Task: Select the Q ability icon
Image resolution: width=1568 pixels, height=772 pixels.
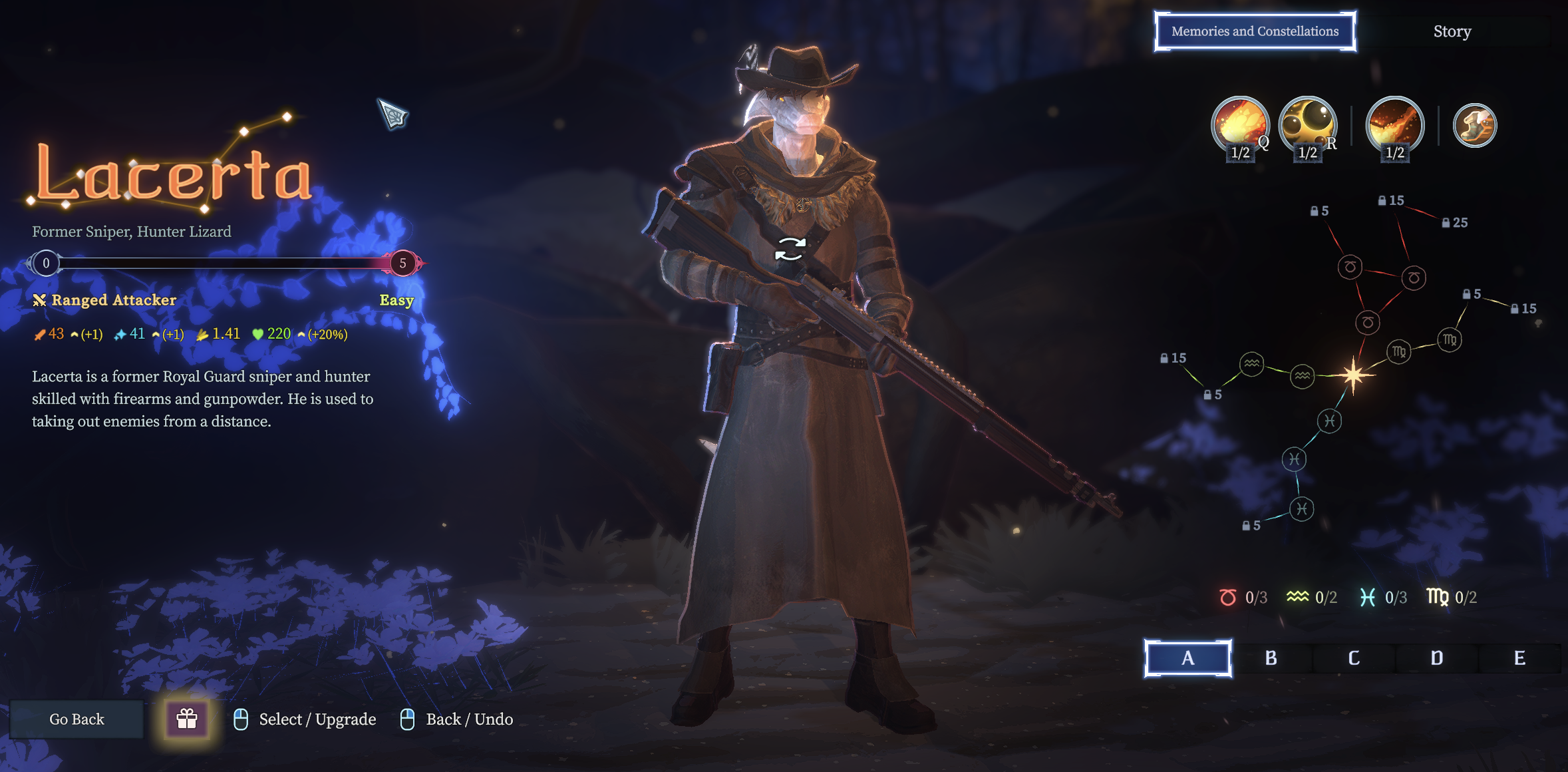Action: pos(1239,124)
